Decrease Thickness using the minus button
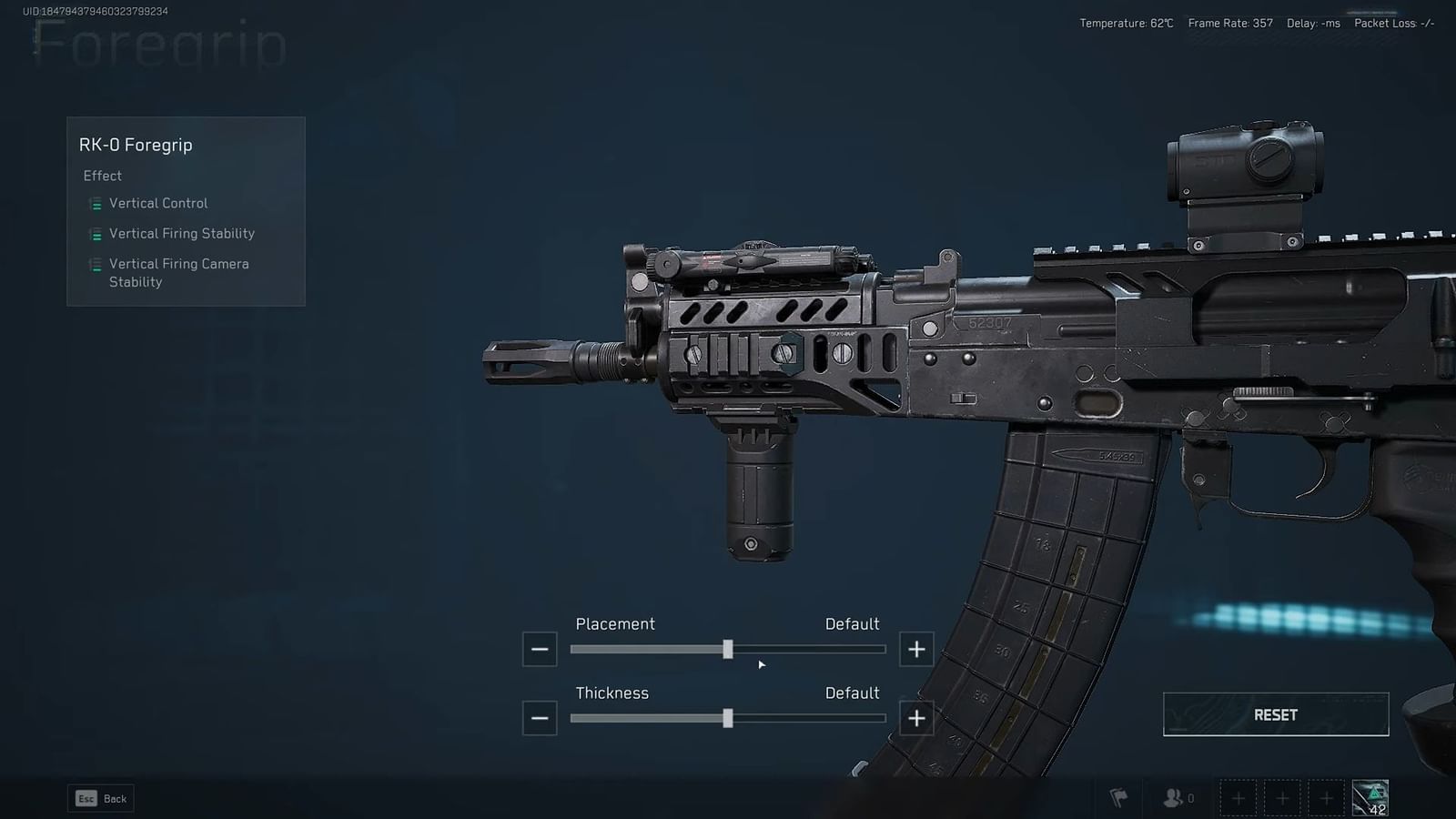This screenshot has width=1456, height=819. pyautogui.click(x=539, y=718)
